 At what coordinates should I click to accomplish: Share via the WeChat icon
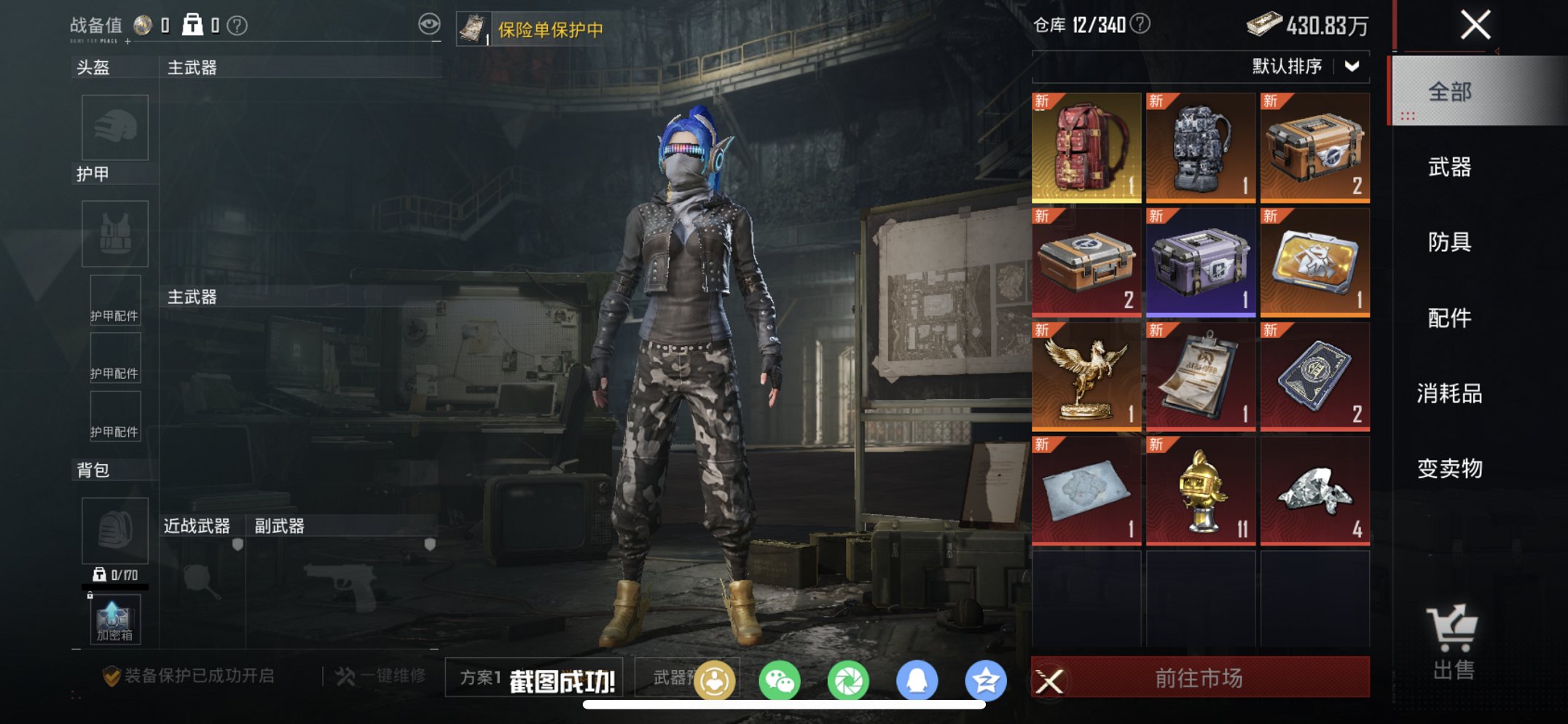780,678
